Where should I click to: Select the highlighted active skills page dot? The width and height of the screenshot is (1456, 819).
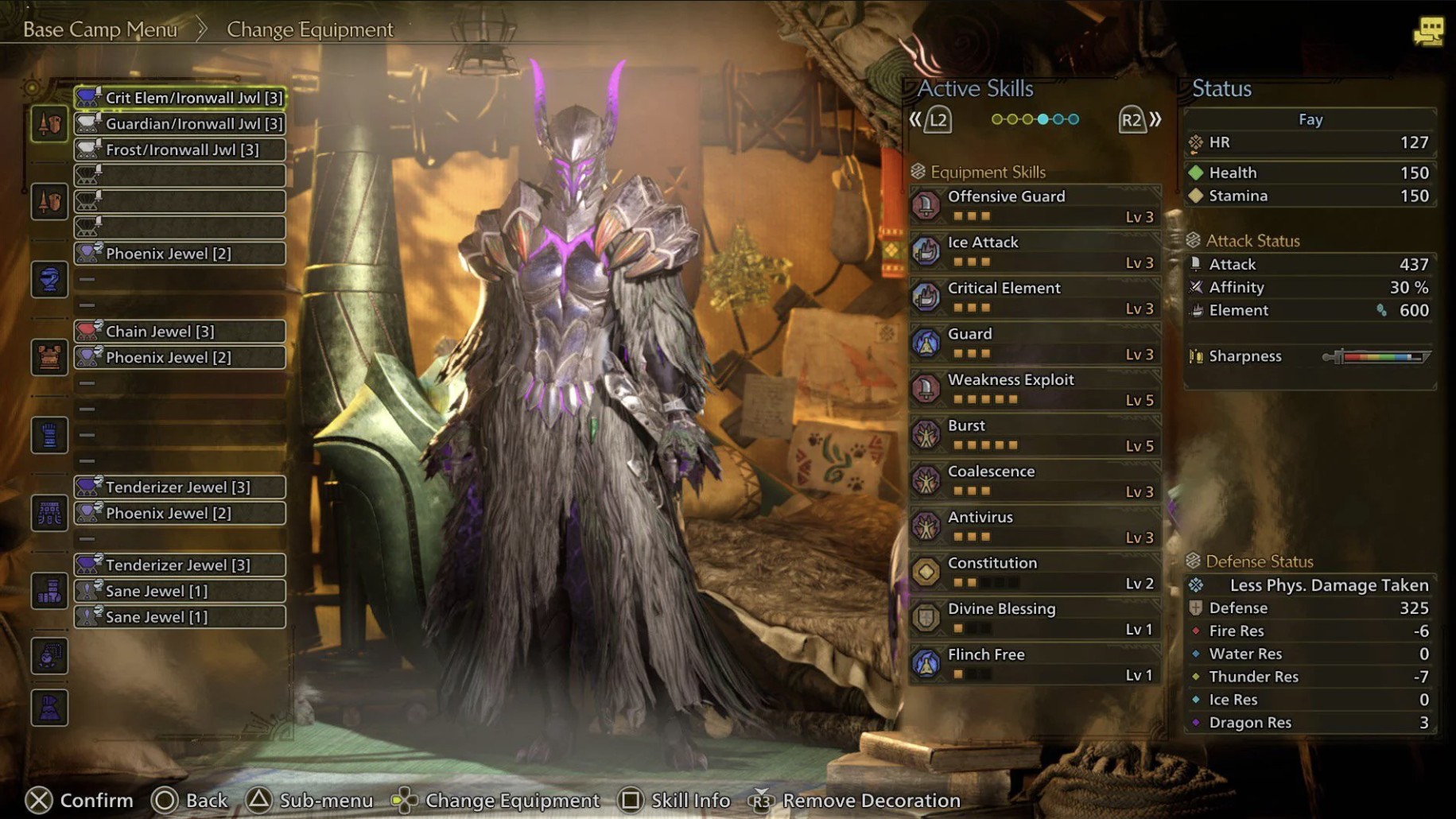1042,118
